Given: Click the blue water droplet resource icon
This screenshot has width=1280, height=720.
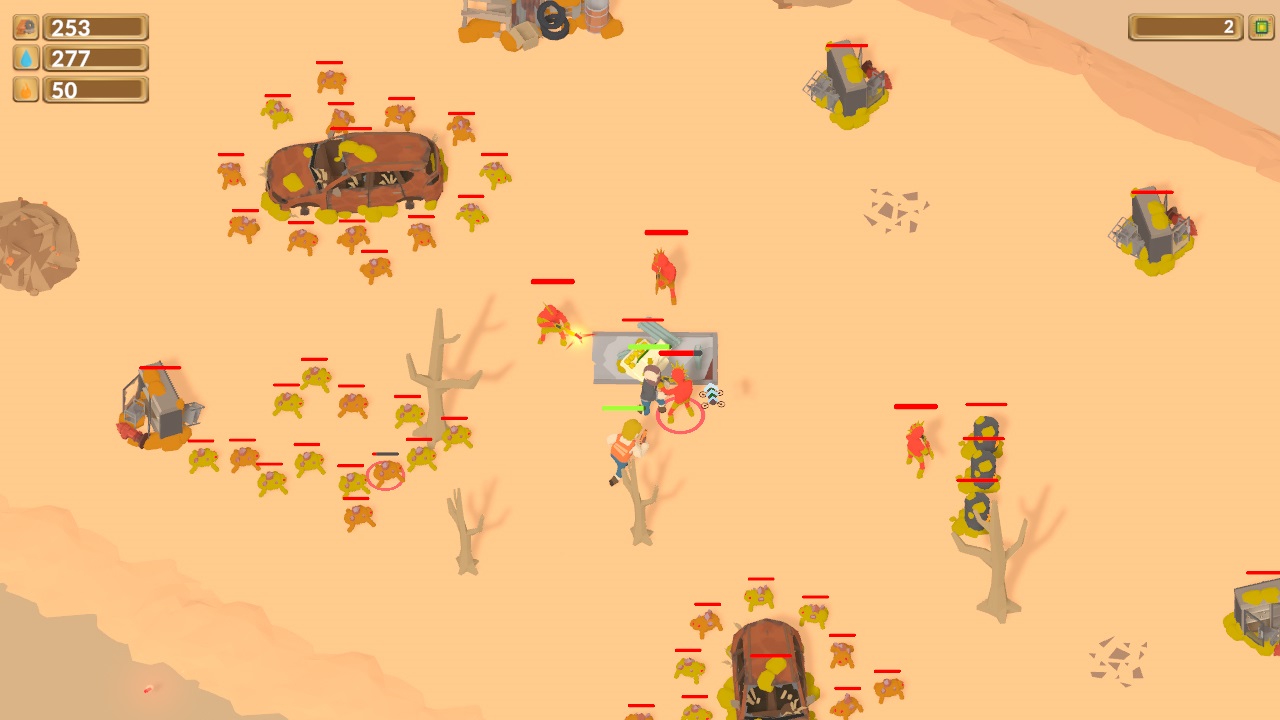Looking at the screenshot, I should (25, 58).
